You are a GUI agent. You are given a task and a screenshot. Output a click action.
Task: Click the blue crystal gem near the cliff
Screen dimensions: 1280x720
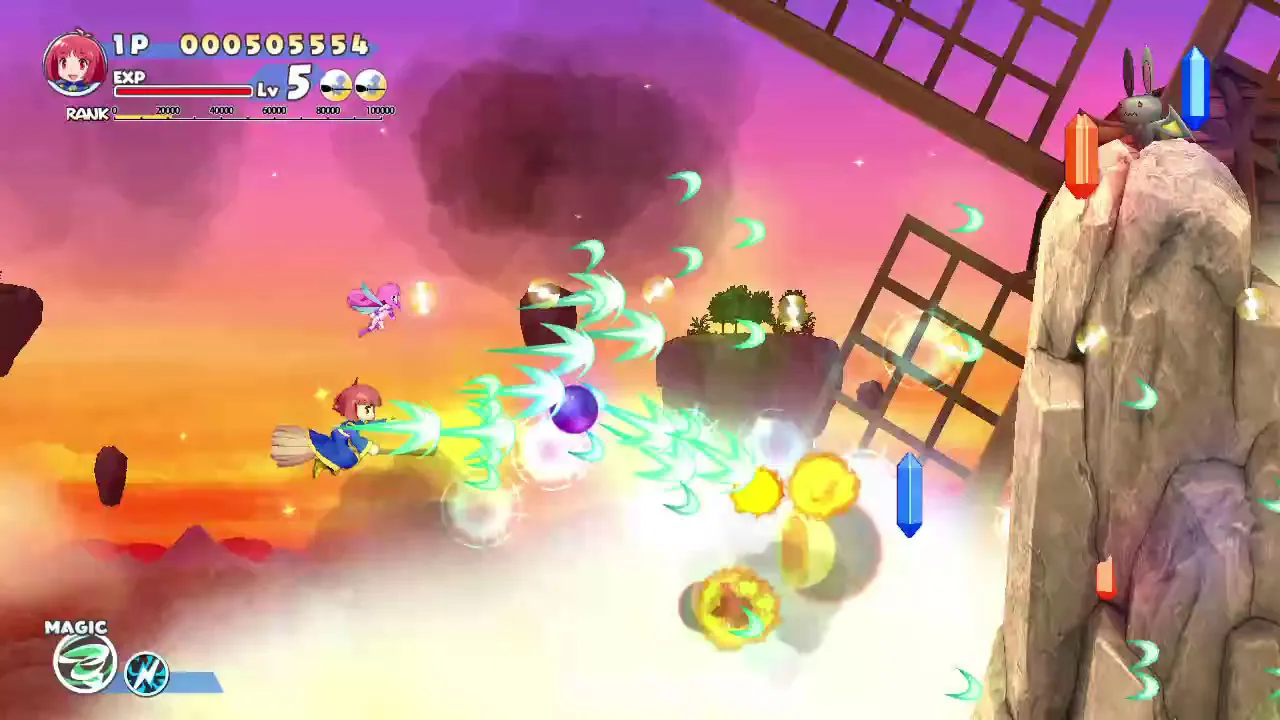908,495
